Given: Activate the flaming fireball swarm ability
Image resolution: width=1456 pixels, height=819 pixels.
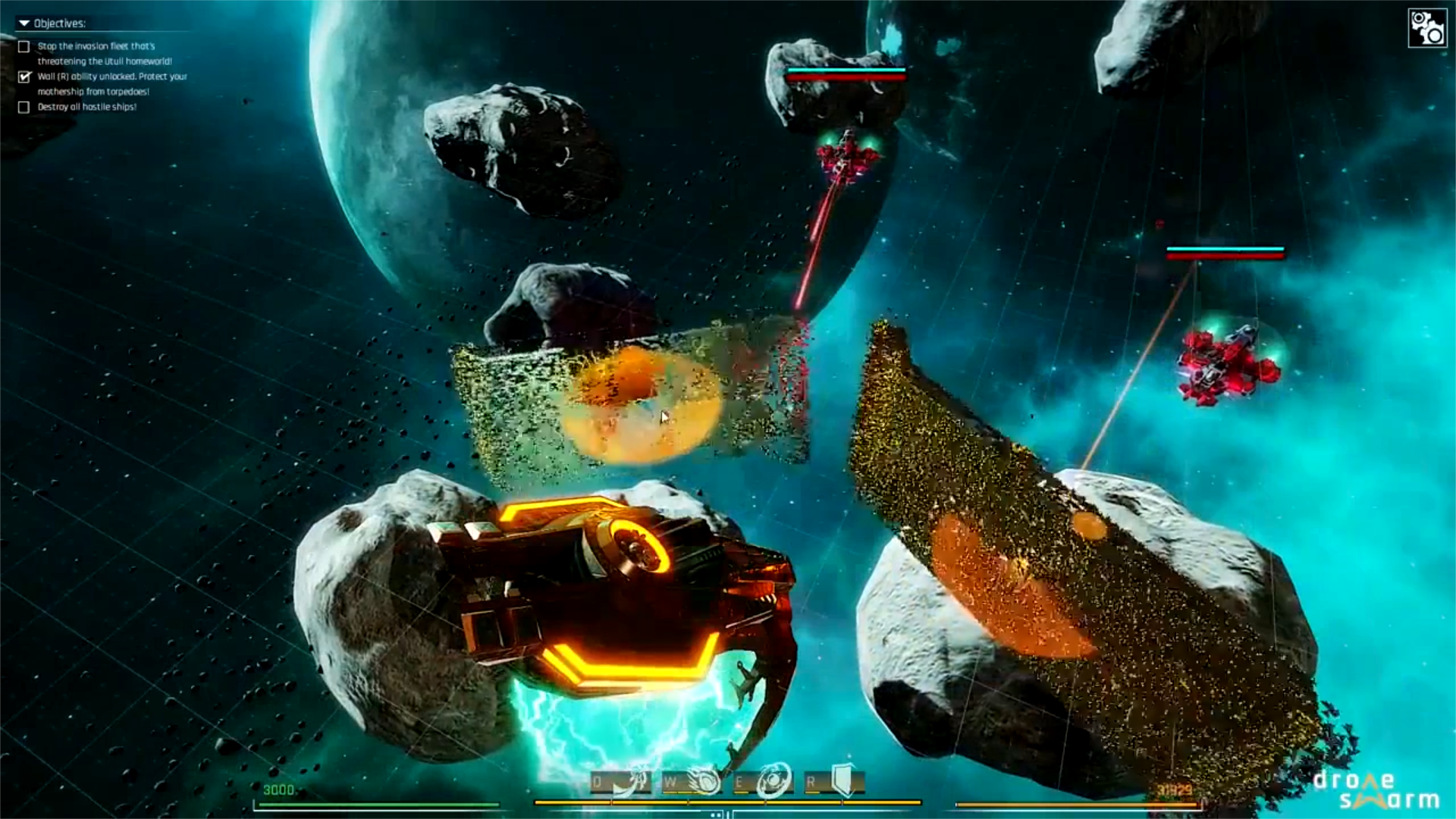Looking at the screenshot, I should (702, 782).
